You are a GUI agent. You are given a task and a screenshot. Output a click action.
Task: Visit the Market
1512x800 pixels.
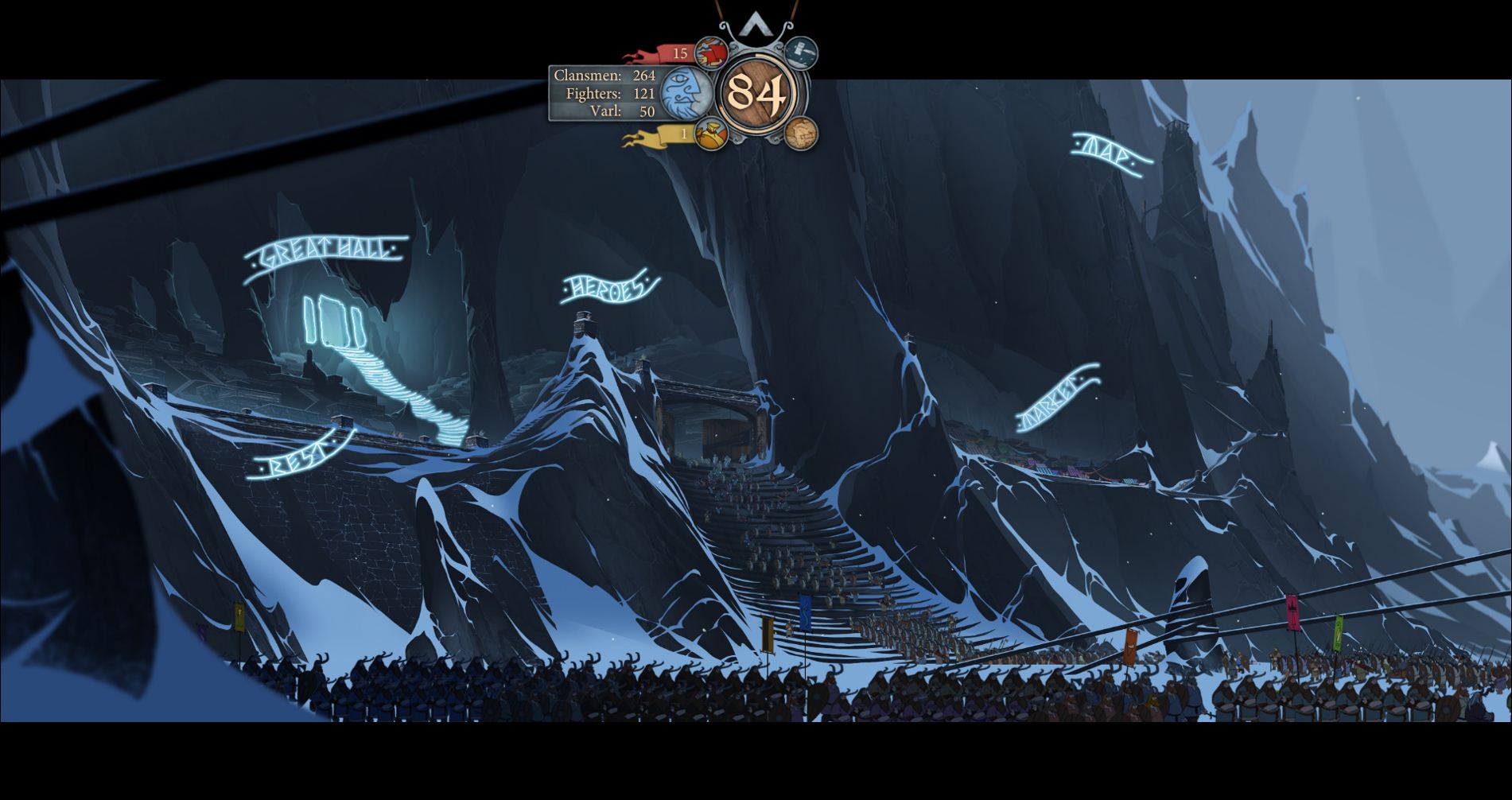[x=1057, y=398]
